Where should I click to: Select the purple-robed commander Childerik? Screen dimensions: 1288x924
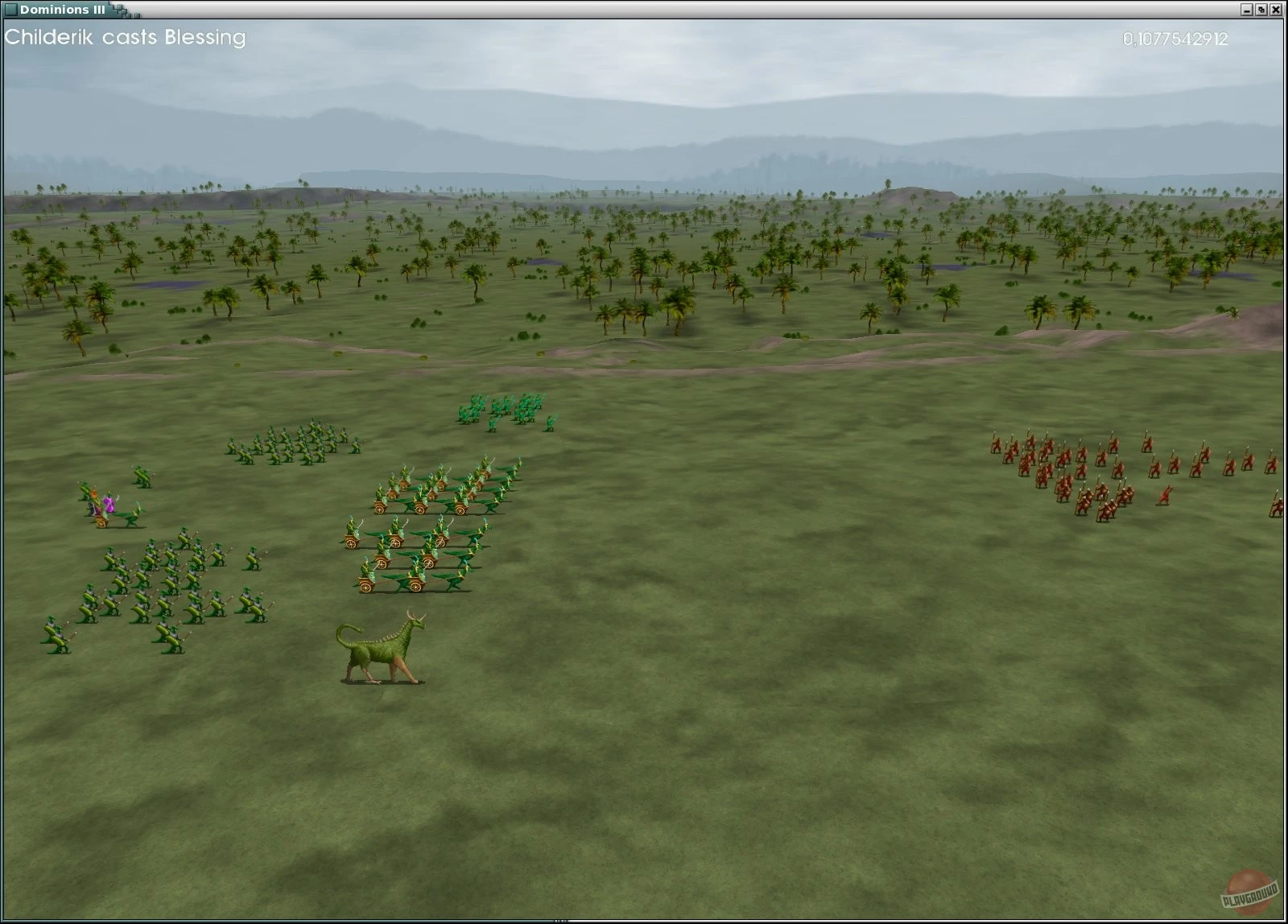click(x=109, y=505)
